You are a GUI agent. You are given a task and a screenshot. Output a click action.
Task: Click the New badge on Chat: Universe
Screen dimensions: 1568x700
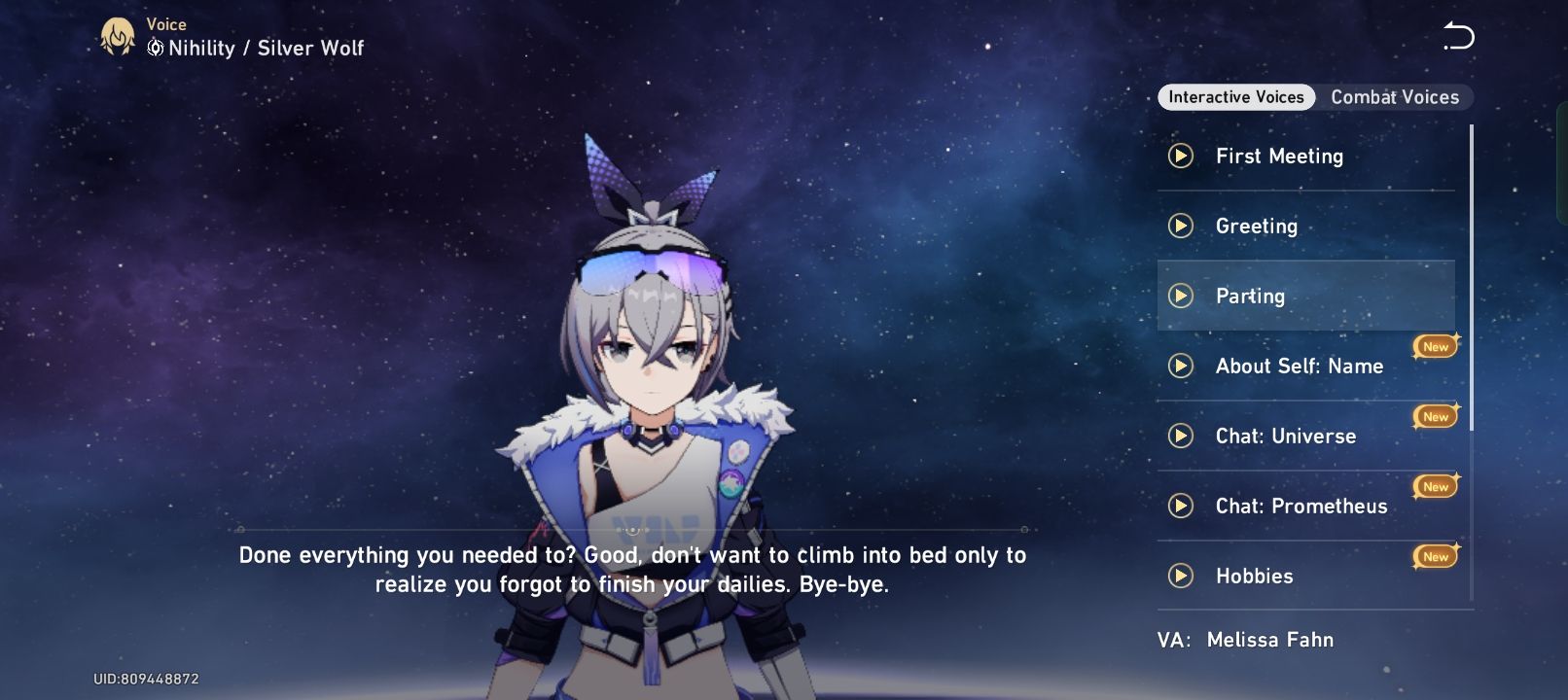coord(1434,416)
